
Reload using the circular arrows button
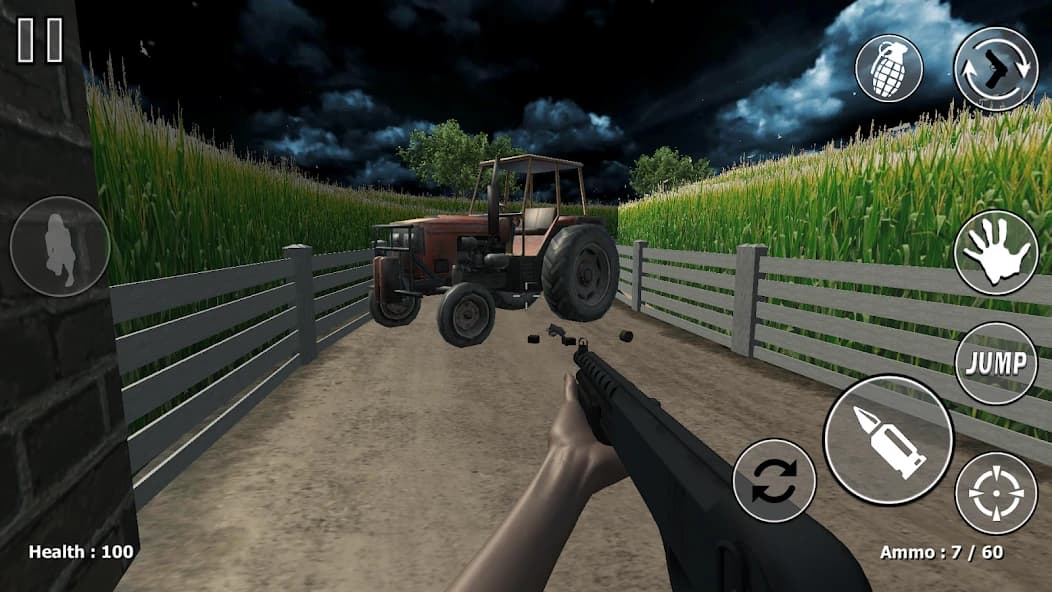pos(774,480)
